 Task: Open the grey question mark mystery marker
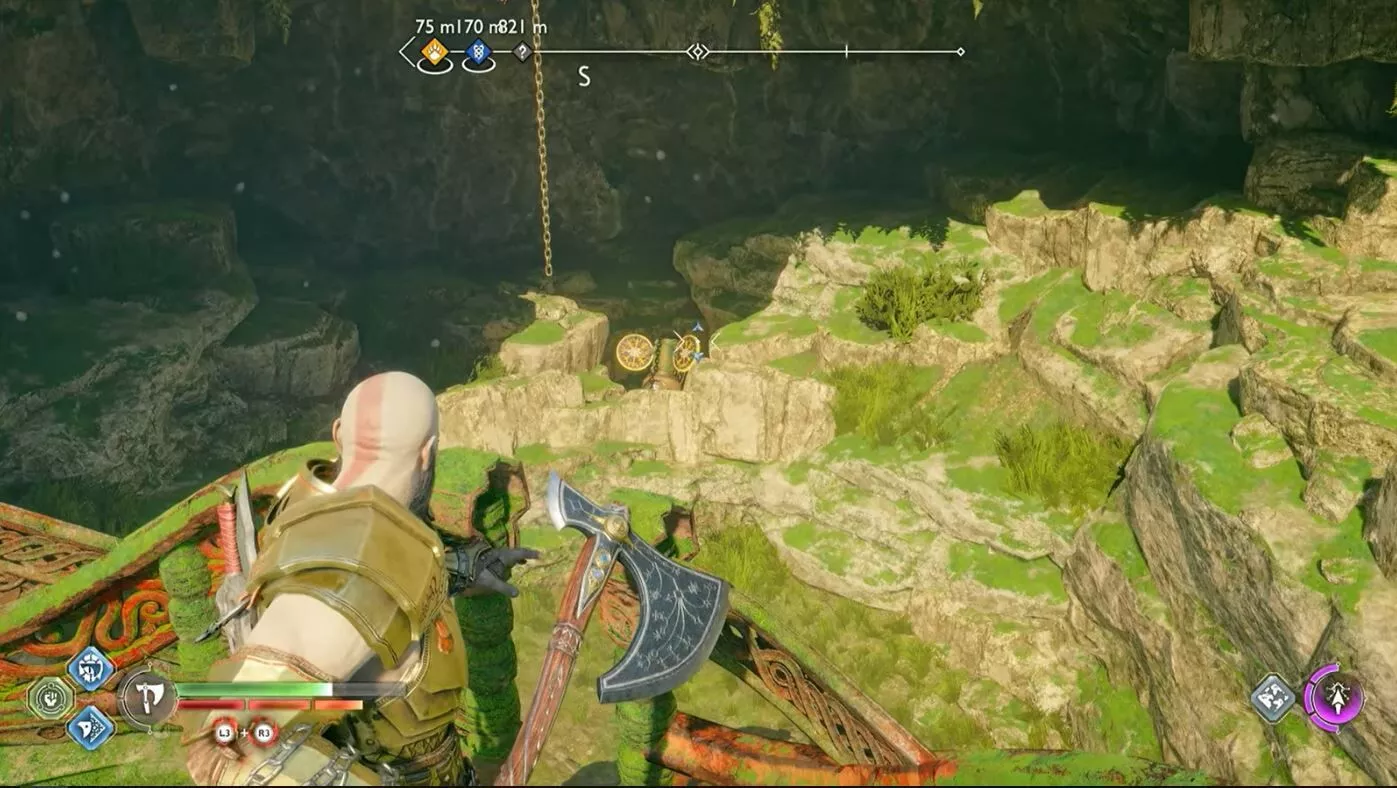point(523,50)
